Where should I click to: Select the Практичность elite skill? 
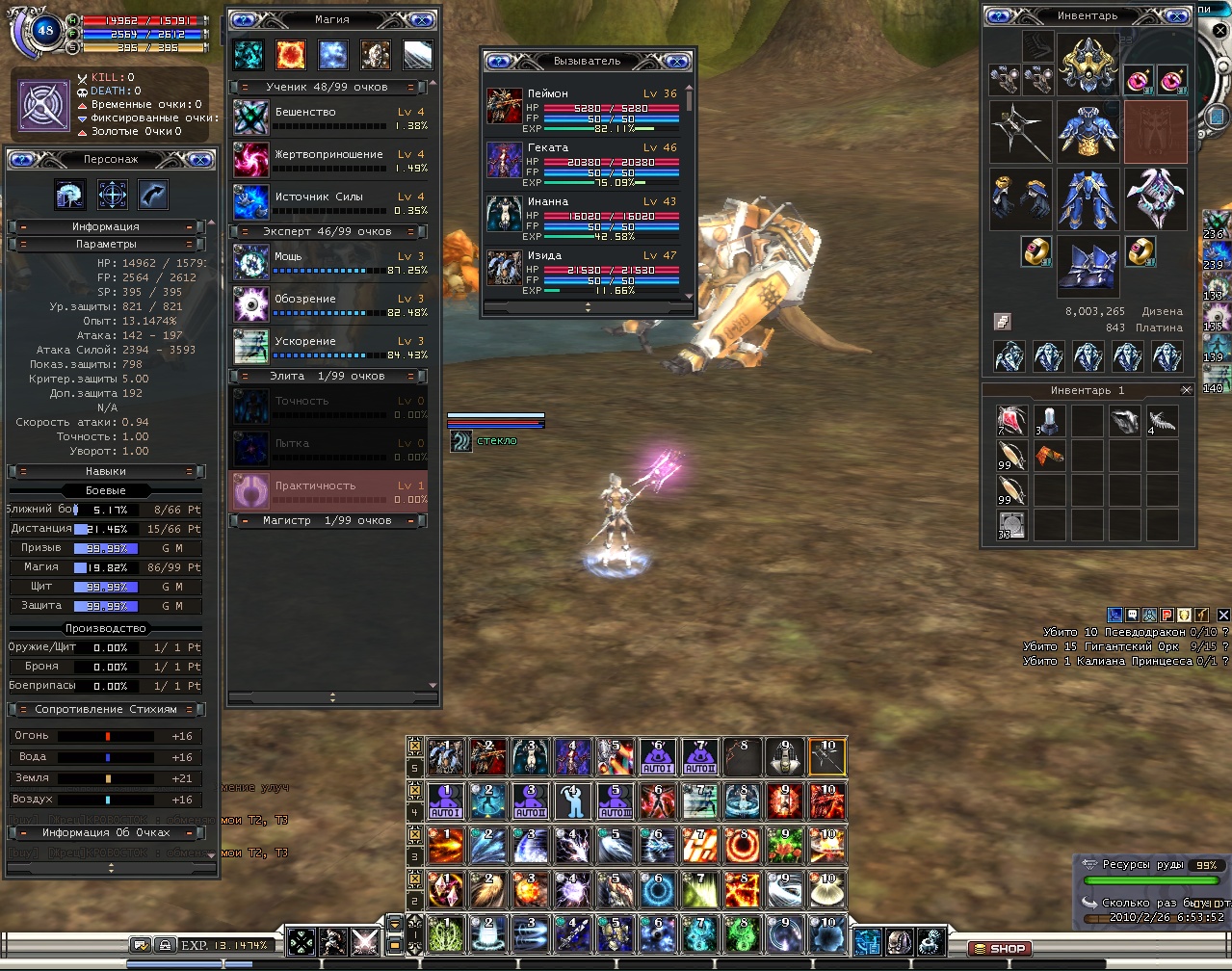coord(329,491)
